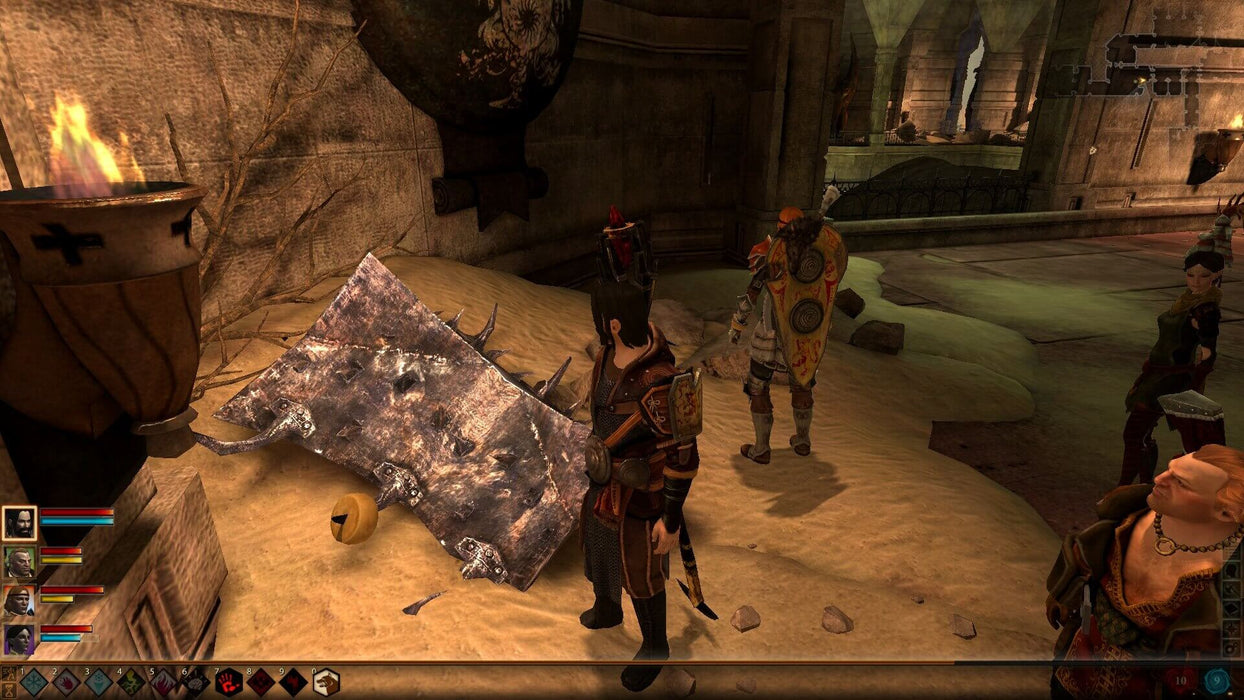Trigger the flame ability in slot 5

(163, 682)
